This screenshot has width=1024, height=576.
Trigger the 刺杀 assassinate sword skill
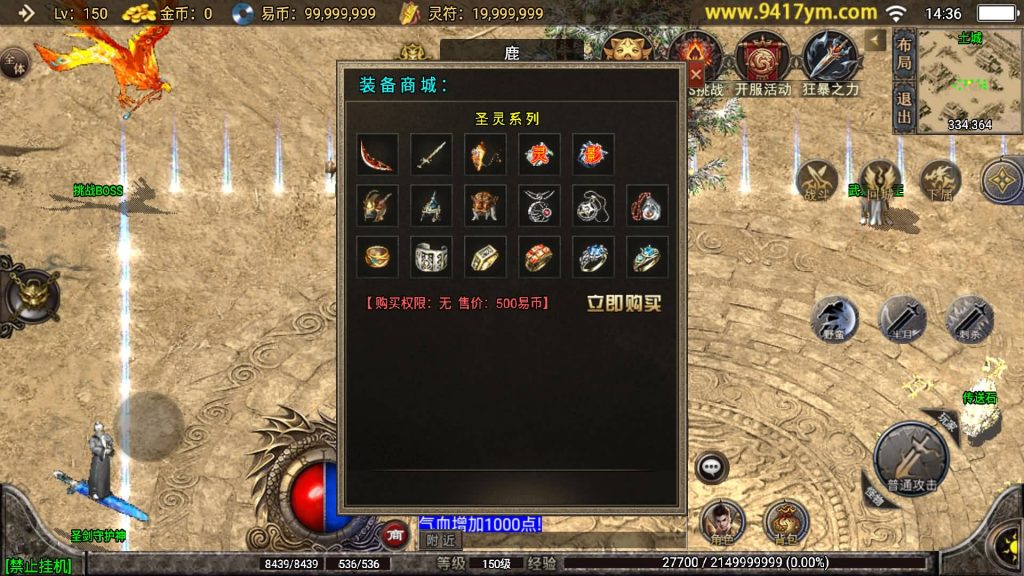tap(969, 320)
